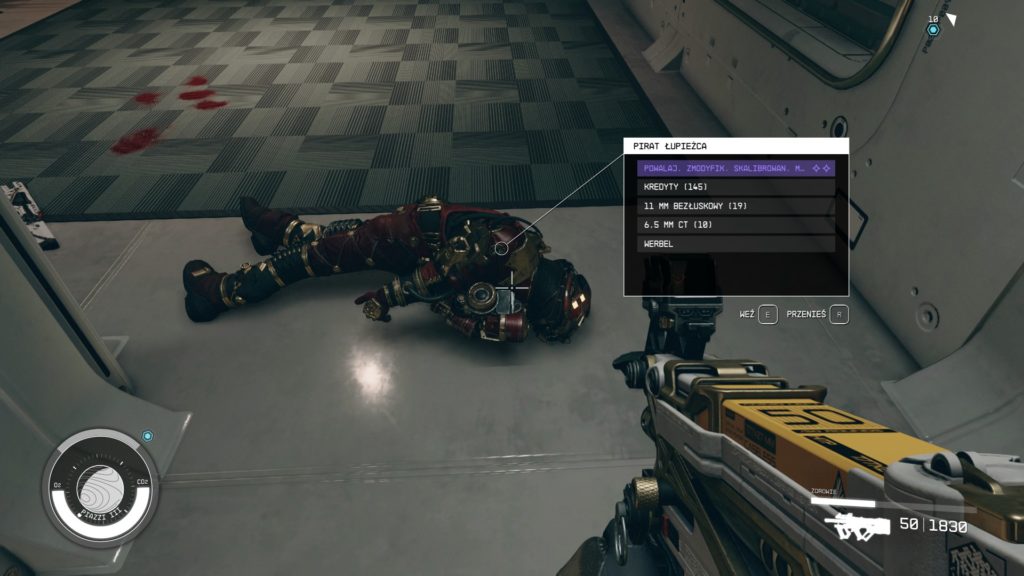
Task: Pick the 6.5 MM CT ammo row
Action: pyautogui.click(x=736, y=225)
